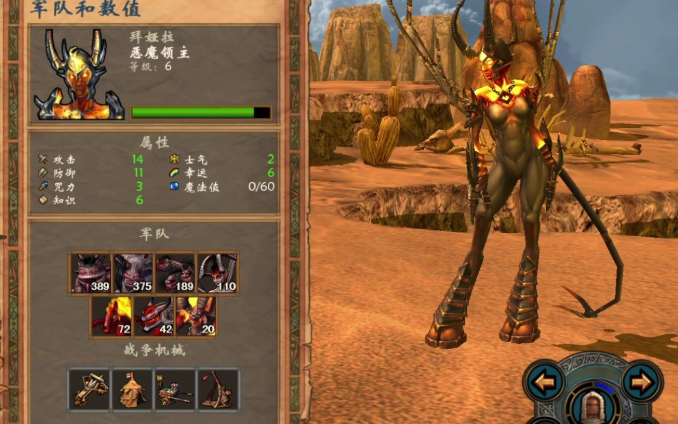The width and height of the screenshot is (678, 424).
Task: Go to previous page with left arrow
Action: [x=545, y=380]
